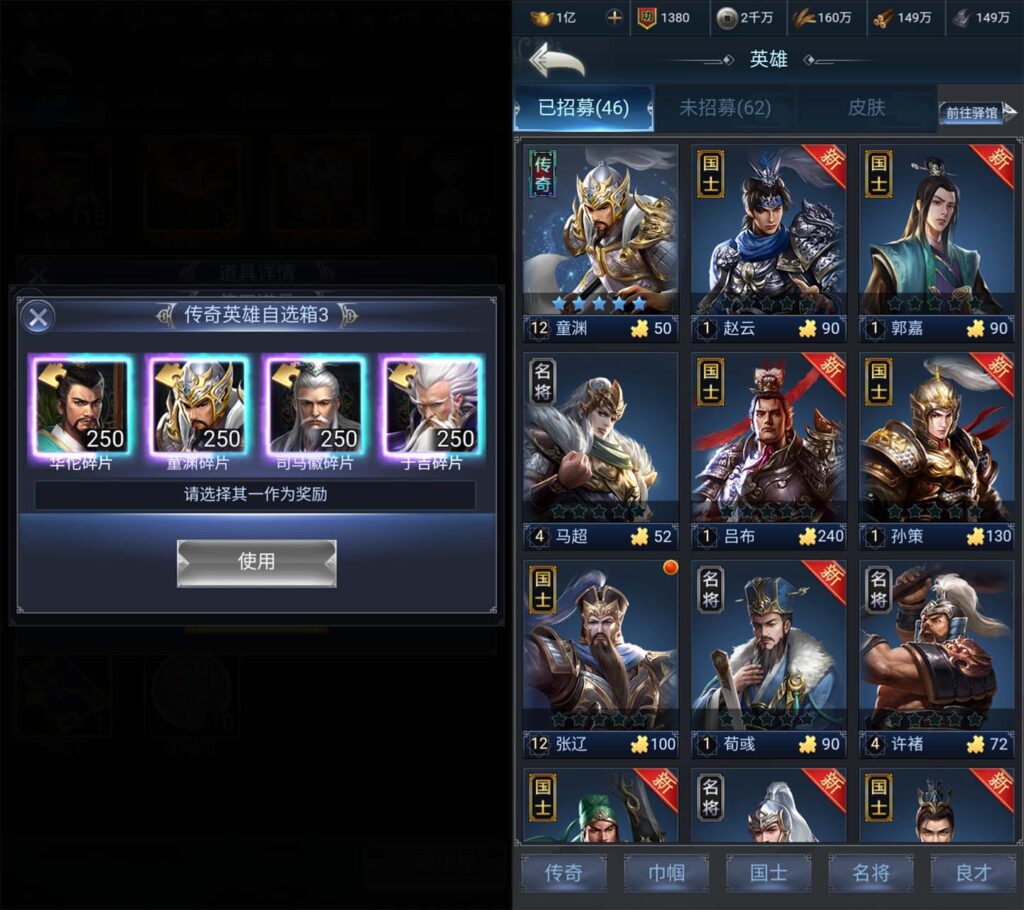Viewport: 1024px width, 910px height.
Task: Switch to the 已招募(46) tab
Action: point(583,108)
